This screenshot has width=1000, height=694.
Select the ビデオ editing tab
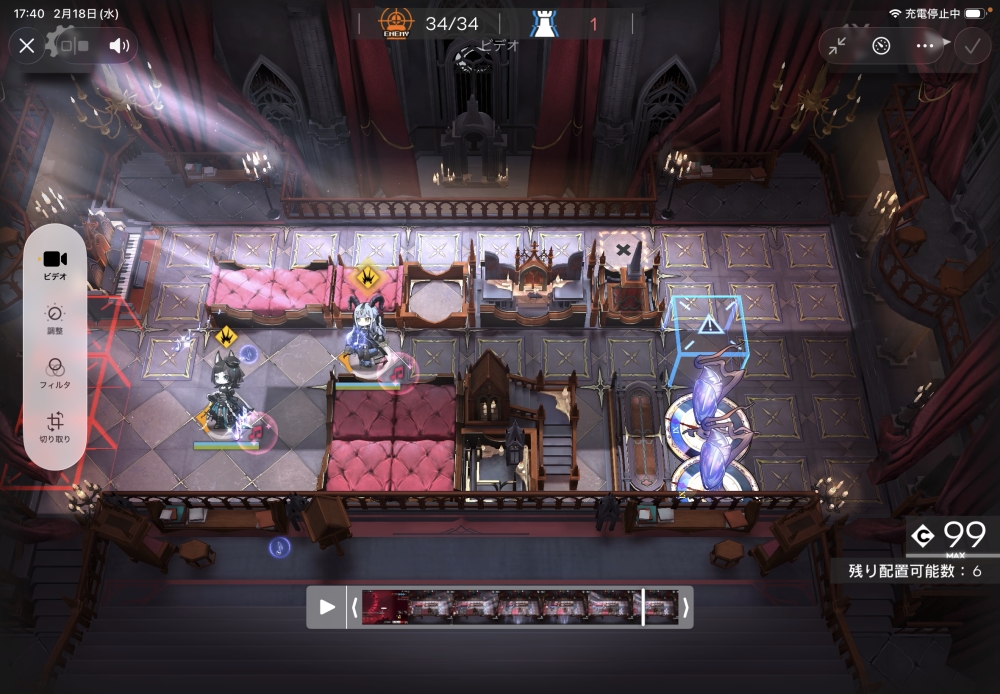[x=55, y=265]
